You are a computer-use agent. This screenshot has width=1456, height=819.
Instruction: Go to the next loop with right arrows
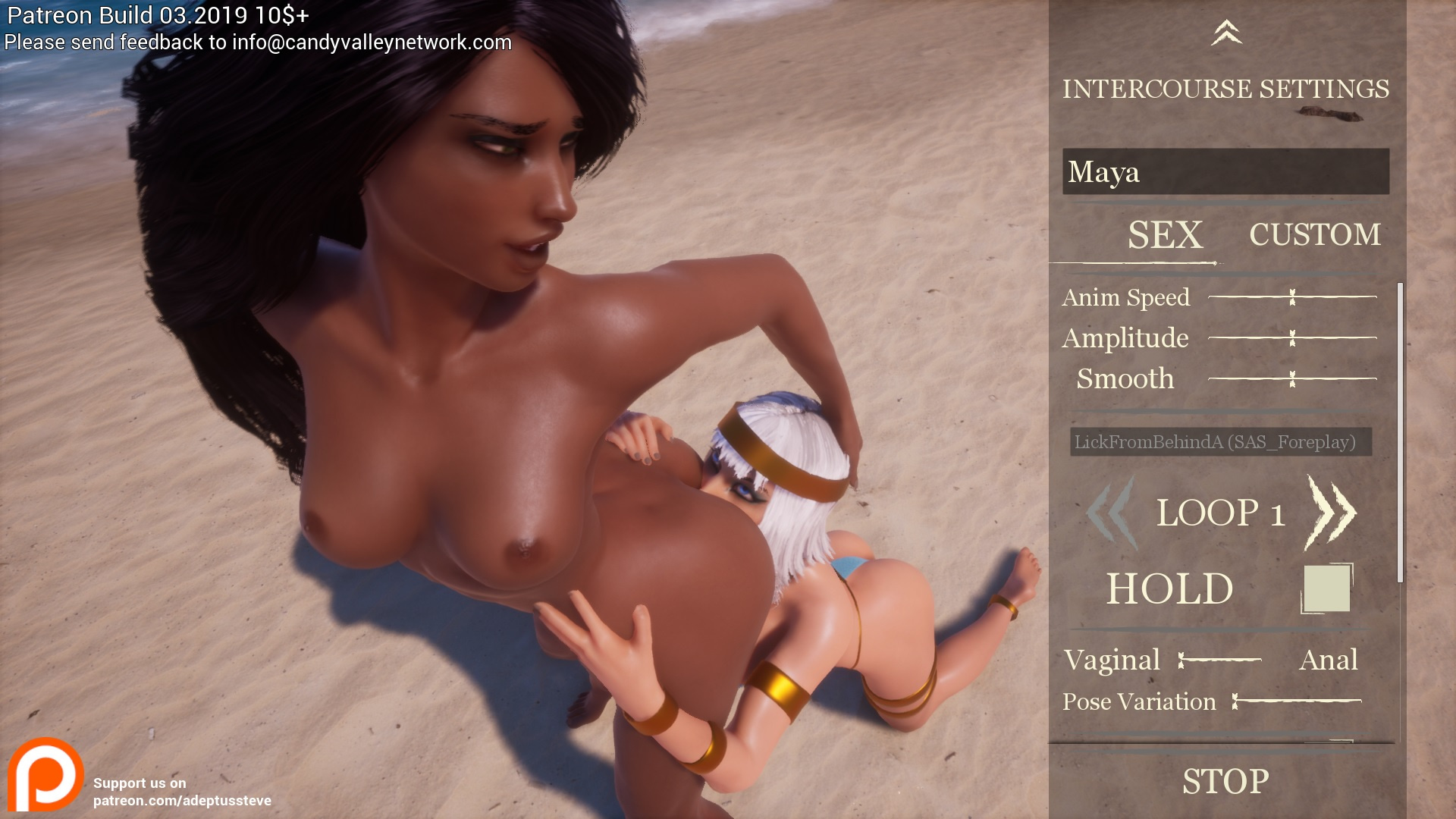(x=1331, y=513)
